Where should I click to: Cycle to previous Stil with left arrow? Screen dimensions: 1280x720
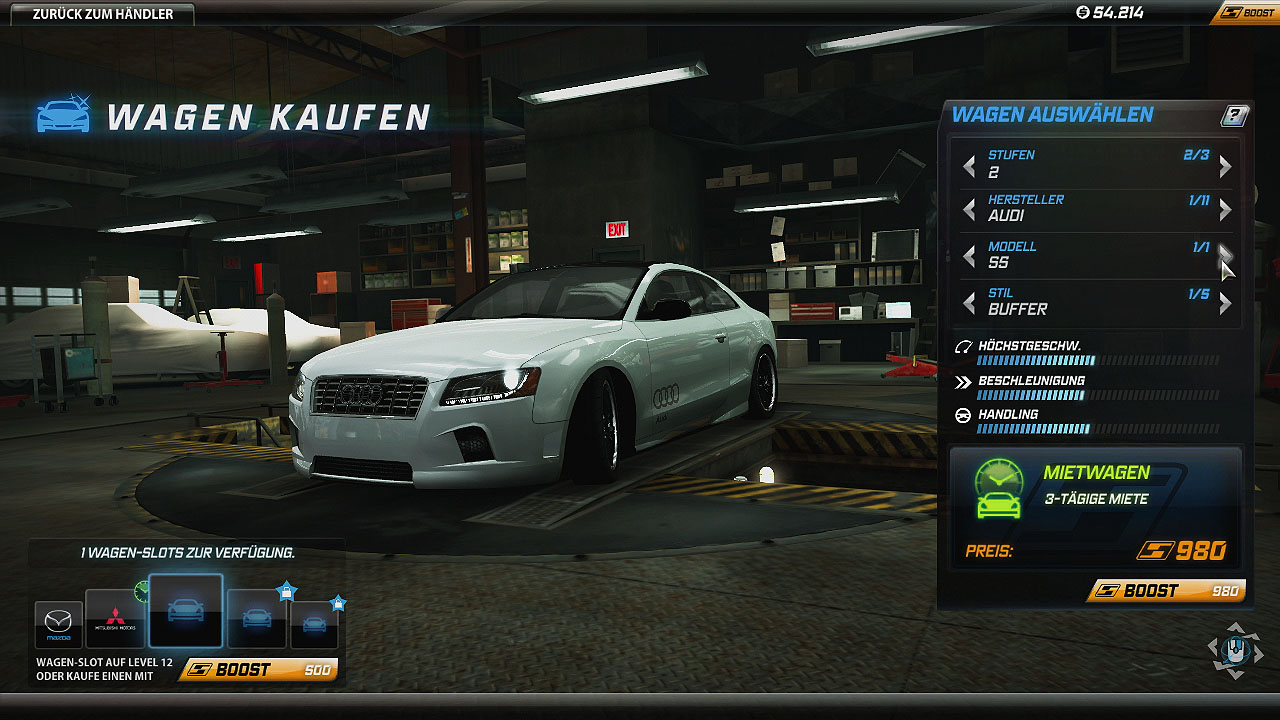(968, 302)
